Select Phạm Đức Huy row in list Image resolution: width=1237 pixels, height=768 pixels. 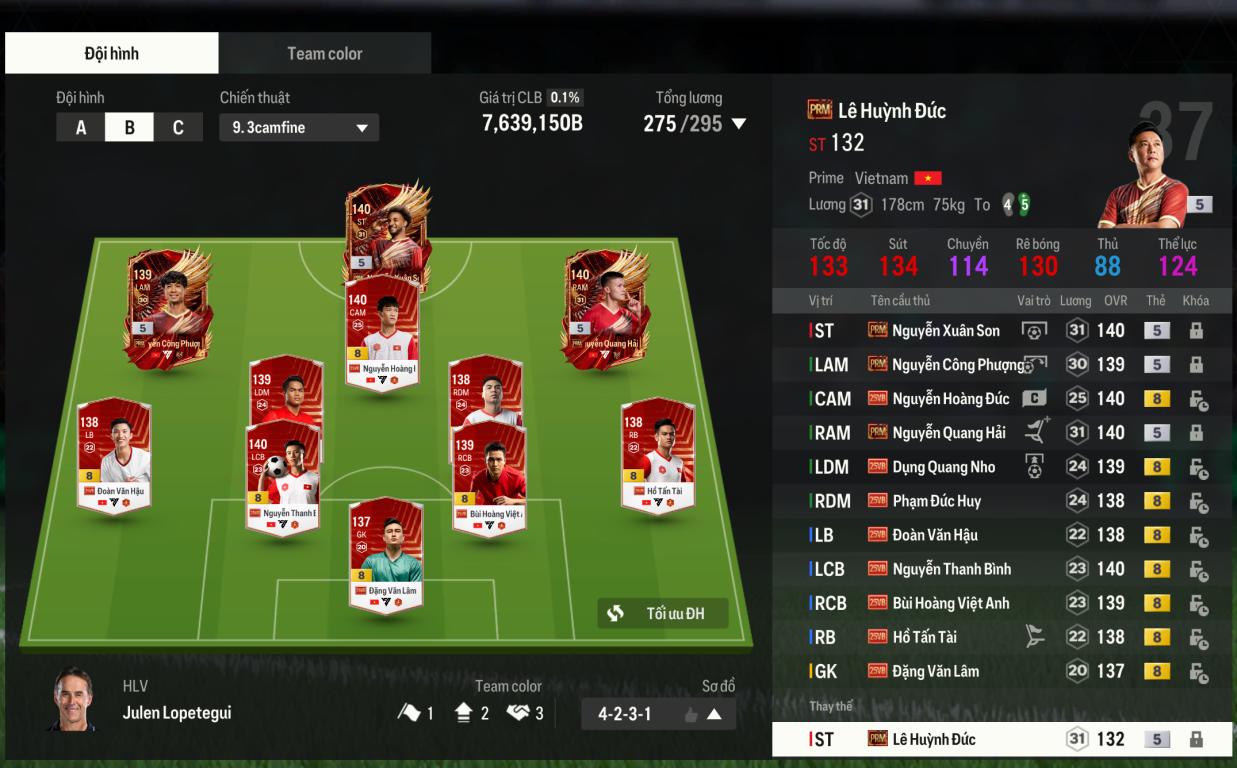click(x=936, y=501)
